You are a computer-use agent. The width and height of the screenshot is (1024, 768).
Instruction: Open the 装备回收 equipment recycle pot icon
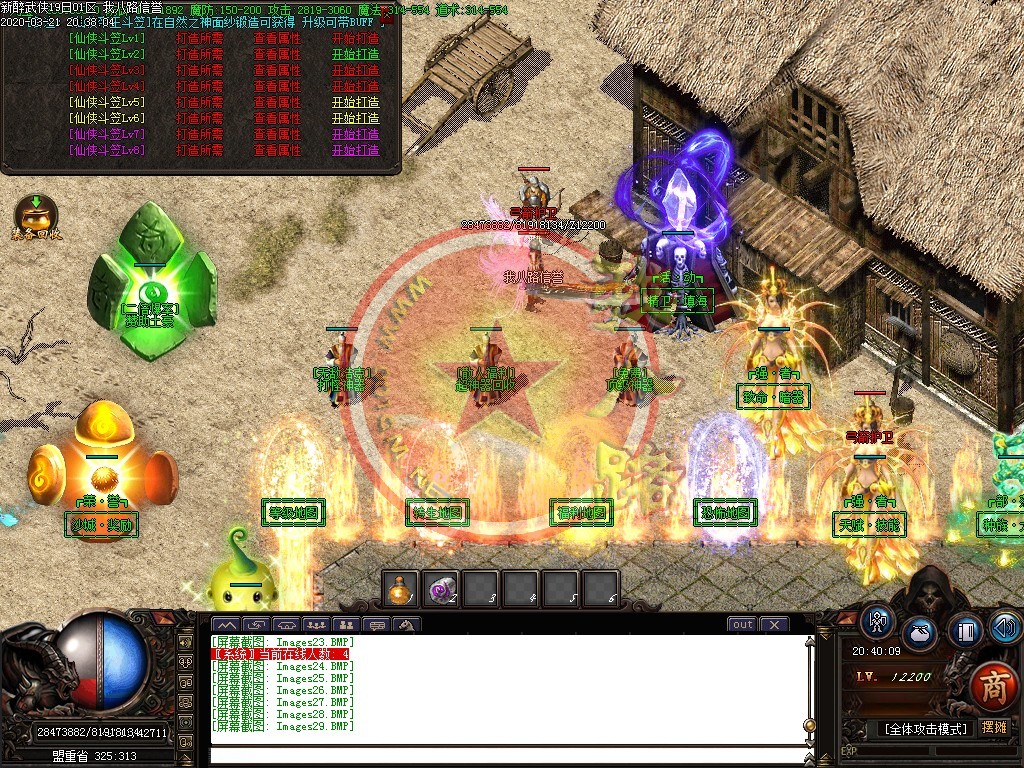(x=36, y=215)
